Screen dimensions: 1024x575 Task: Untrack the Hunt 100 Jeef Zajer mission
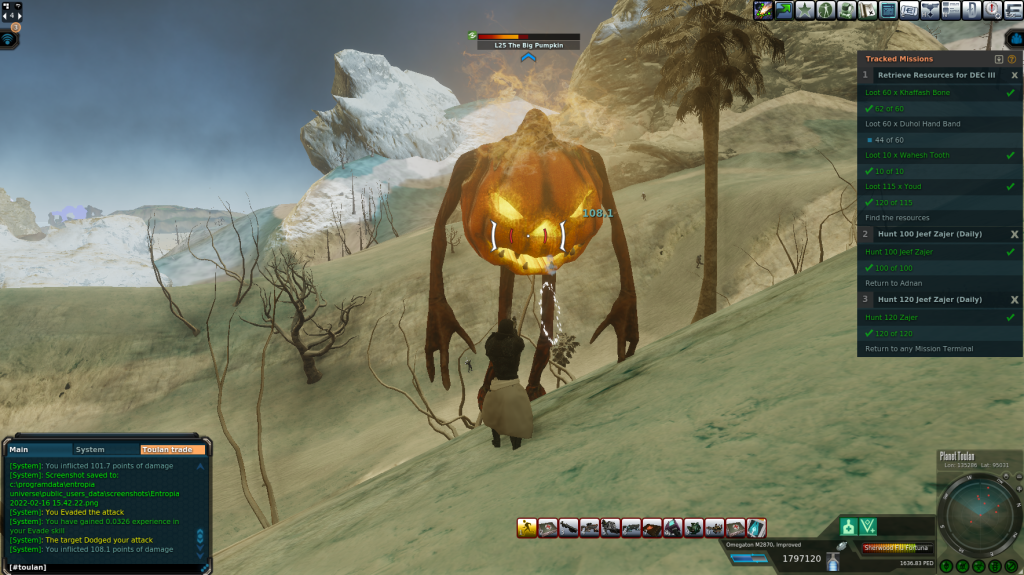coord(1014,233)
